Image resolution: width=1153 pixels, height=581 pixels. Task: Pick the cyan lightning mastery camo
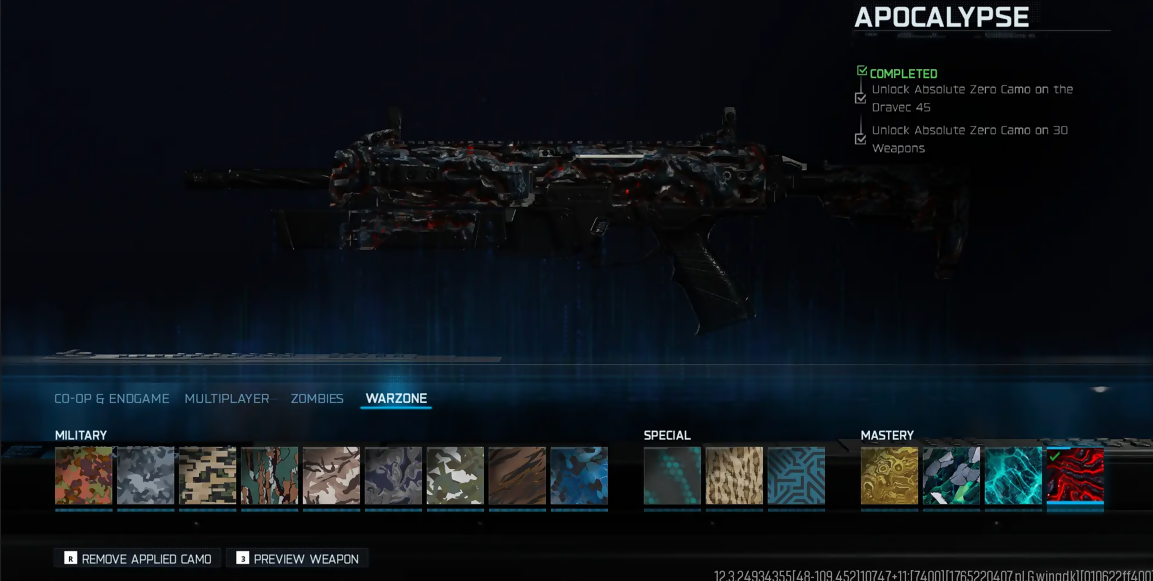(1014, 476)
